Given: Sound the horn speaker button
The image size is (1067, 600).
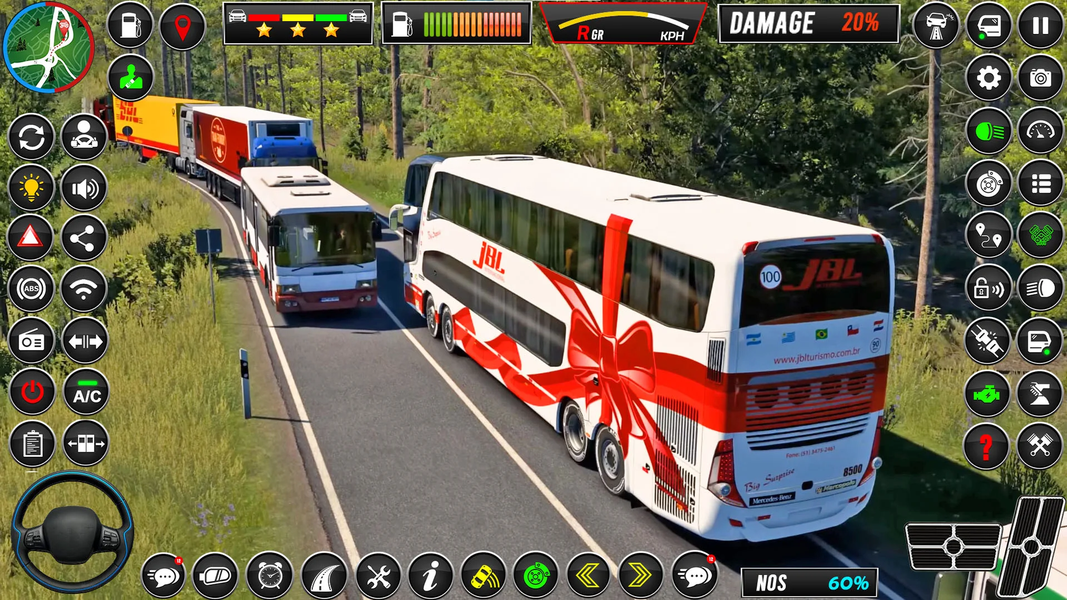Looking at the screenshot, I should [84, 186].
